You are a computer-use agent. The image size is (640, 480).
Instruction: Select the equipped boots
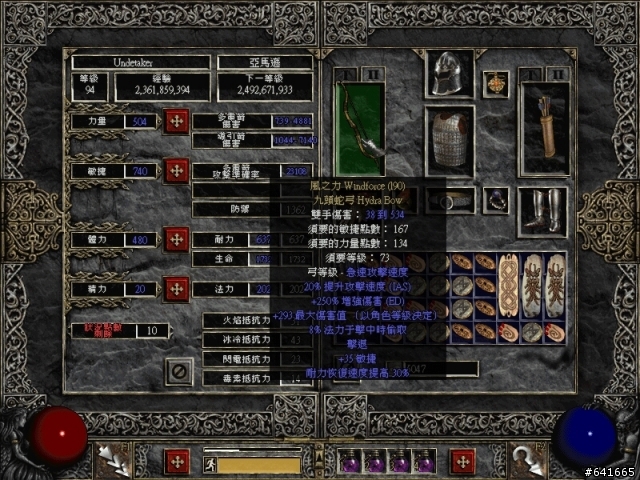pyautogui.click(x=544, y=212)
